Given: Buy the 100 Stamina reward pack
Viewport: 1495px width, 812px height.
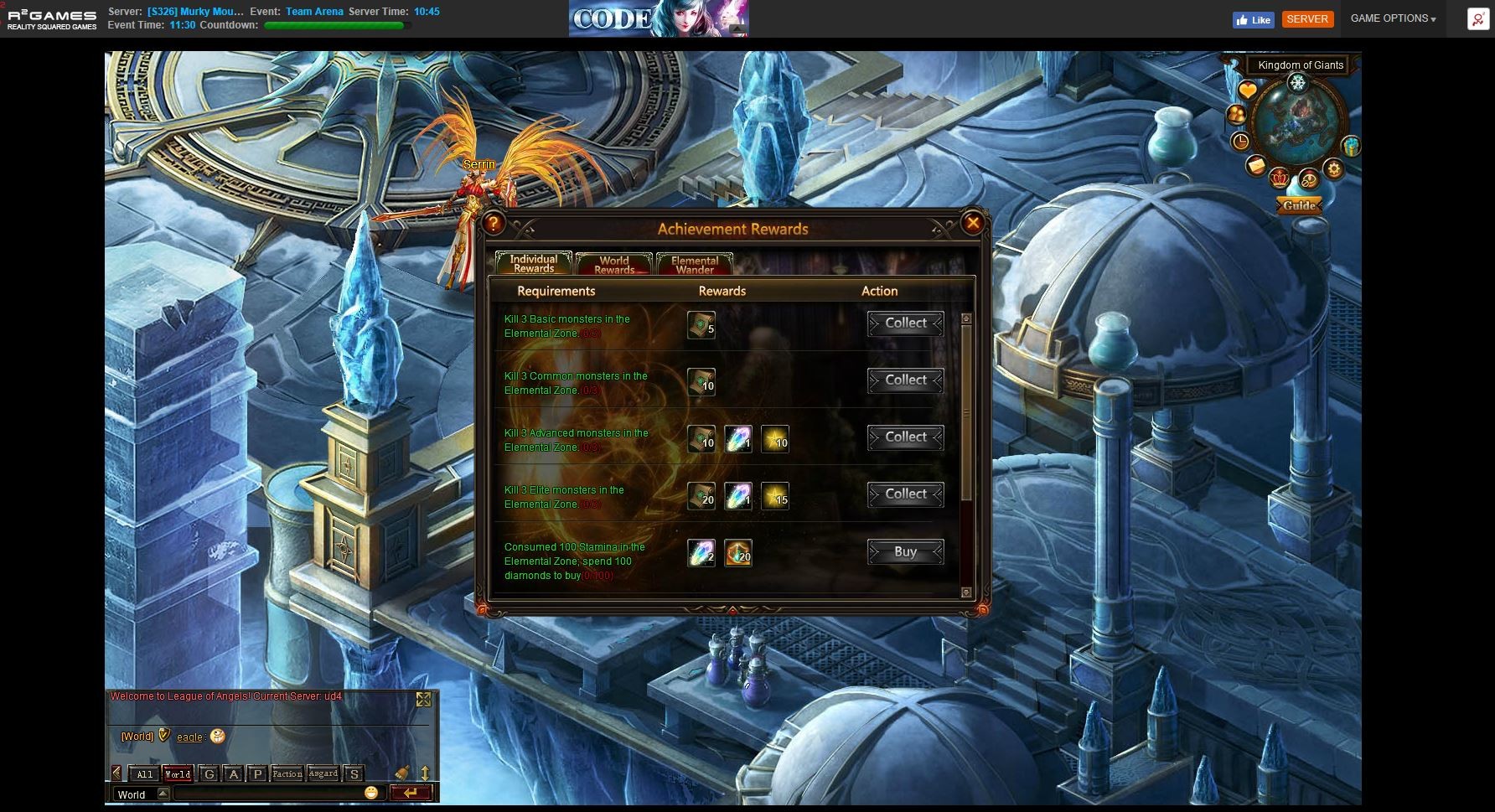Looking at the screenshot, I should (905, 551).
